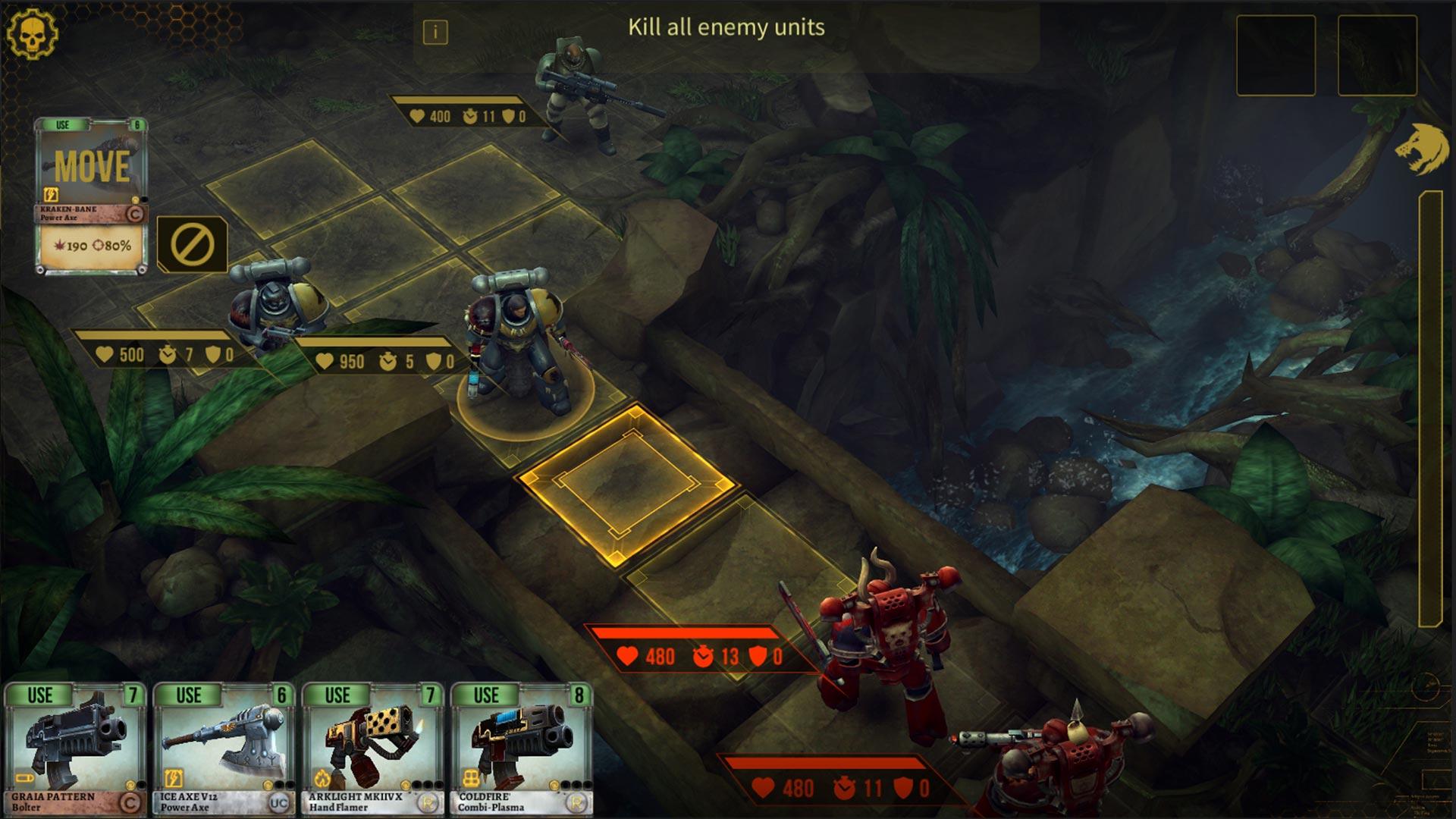Cancel the current move action

tap(192, 244)
